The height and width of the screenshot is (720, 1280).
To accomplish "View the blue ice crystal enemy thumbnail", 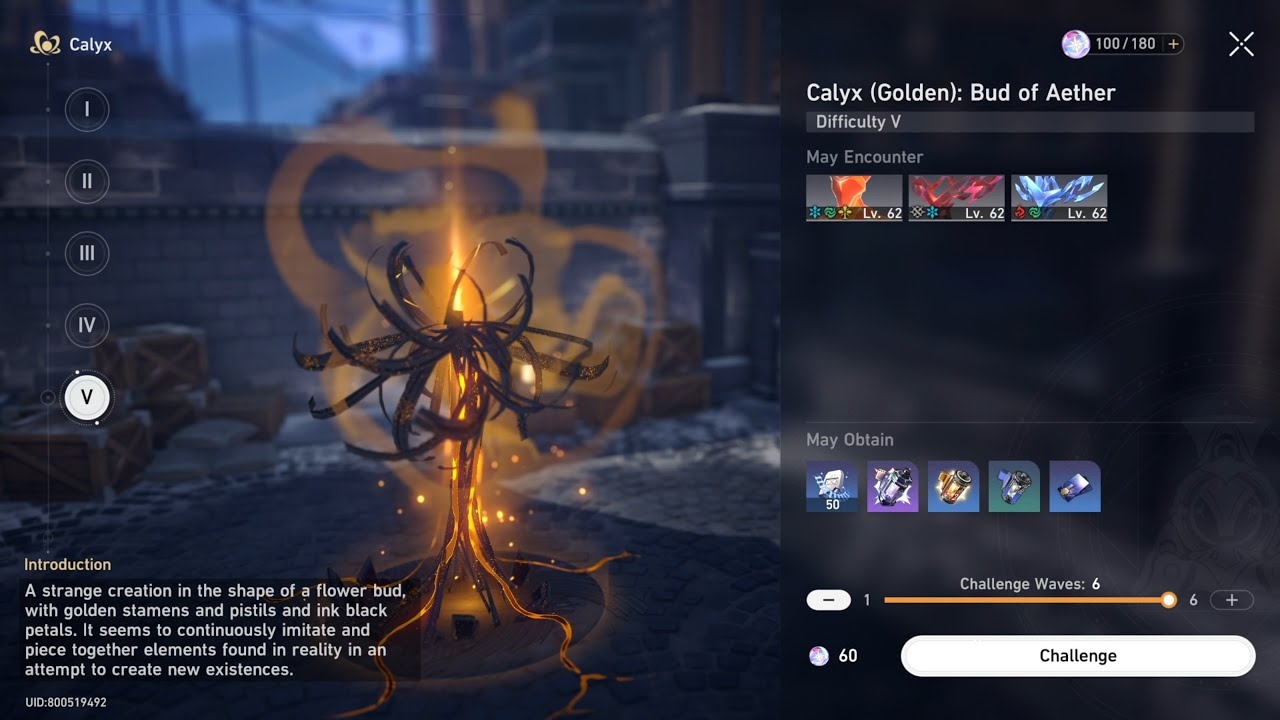I will (x=1058, y=198).
